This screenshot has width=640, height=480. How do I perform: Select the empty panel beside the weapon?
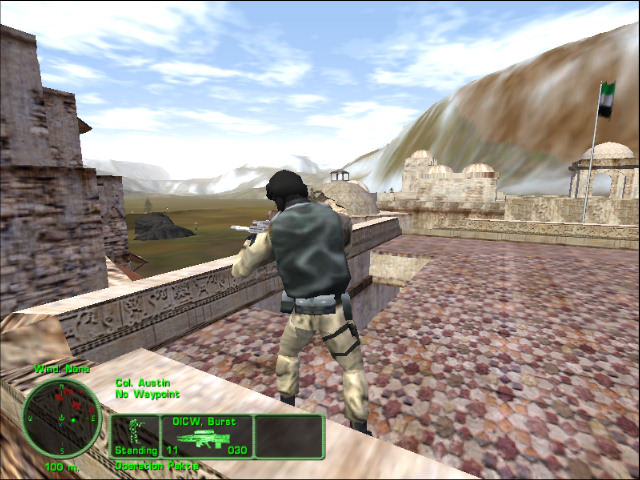(x=288, y=437)
